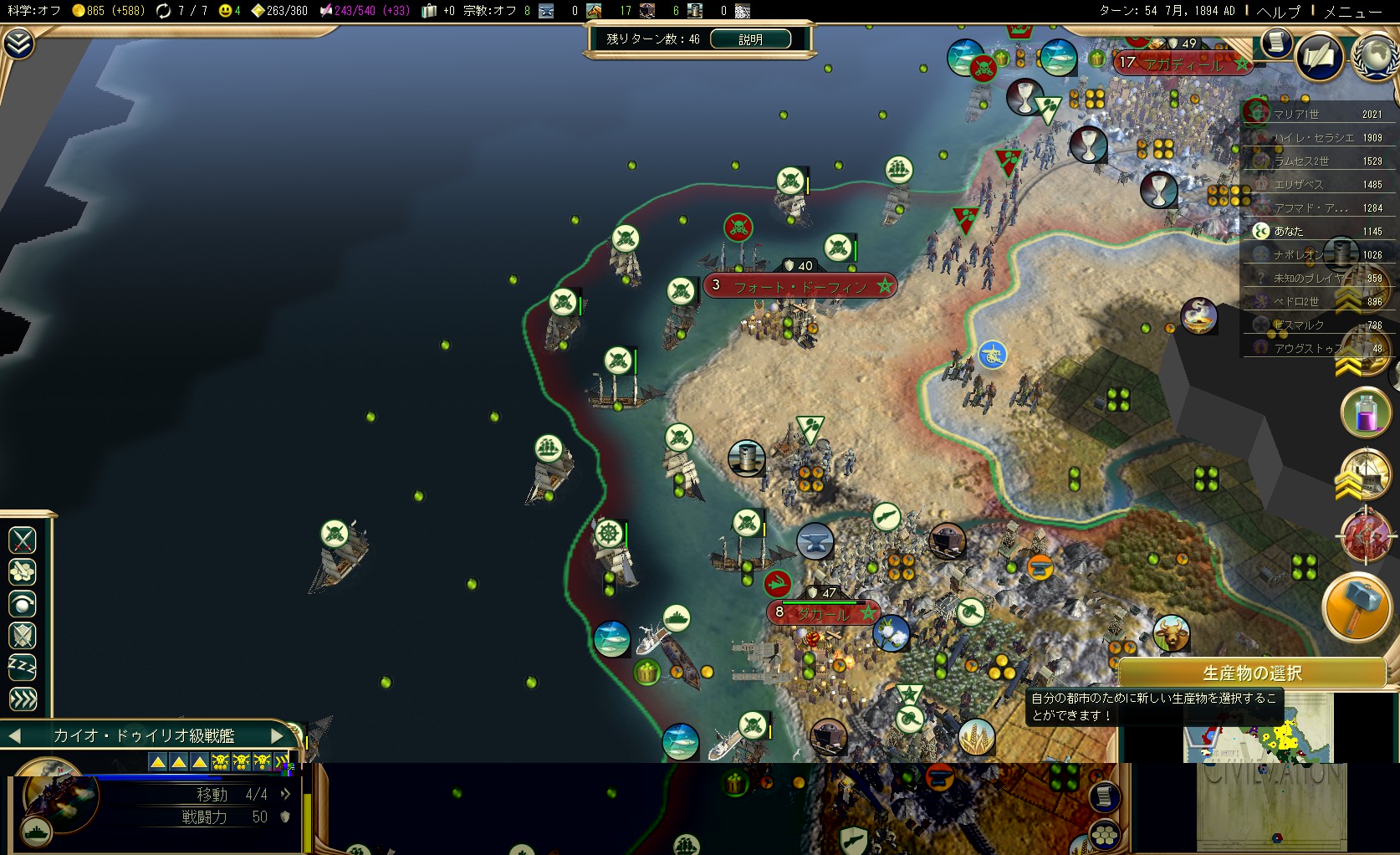The image size is (1400, 855).
Task: Open the メニュー game menu
Action: point(1353,11)
